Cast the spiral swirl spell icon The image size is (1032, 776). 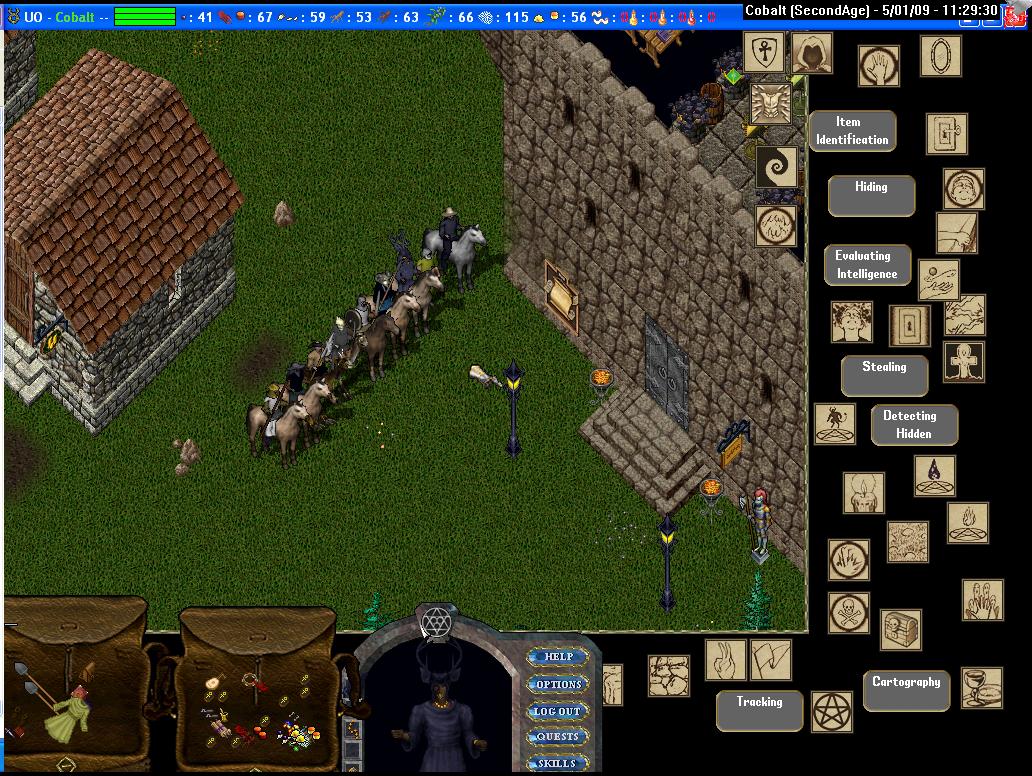(776, 166)
